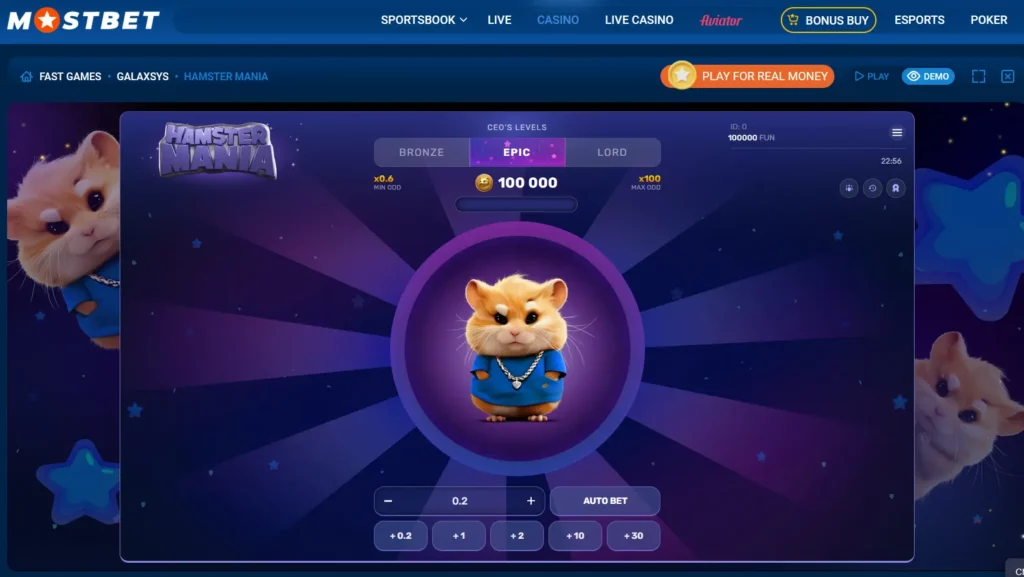Increase the bet with the plus button
The height and width of the screenshot is (577, 1024).
(531, 501)
